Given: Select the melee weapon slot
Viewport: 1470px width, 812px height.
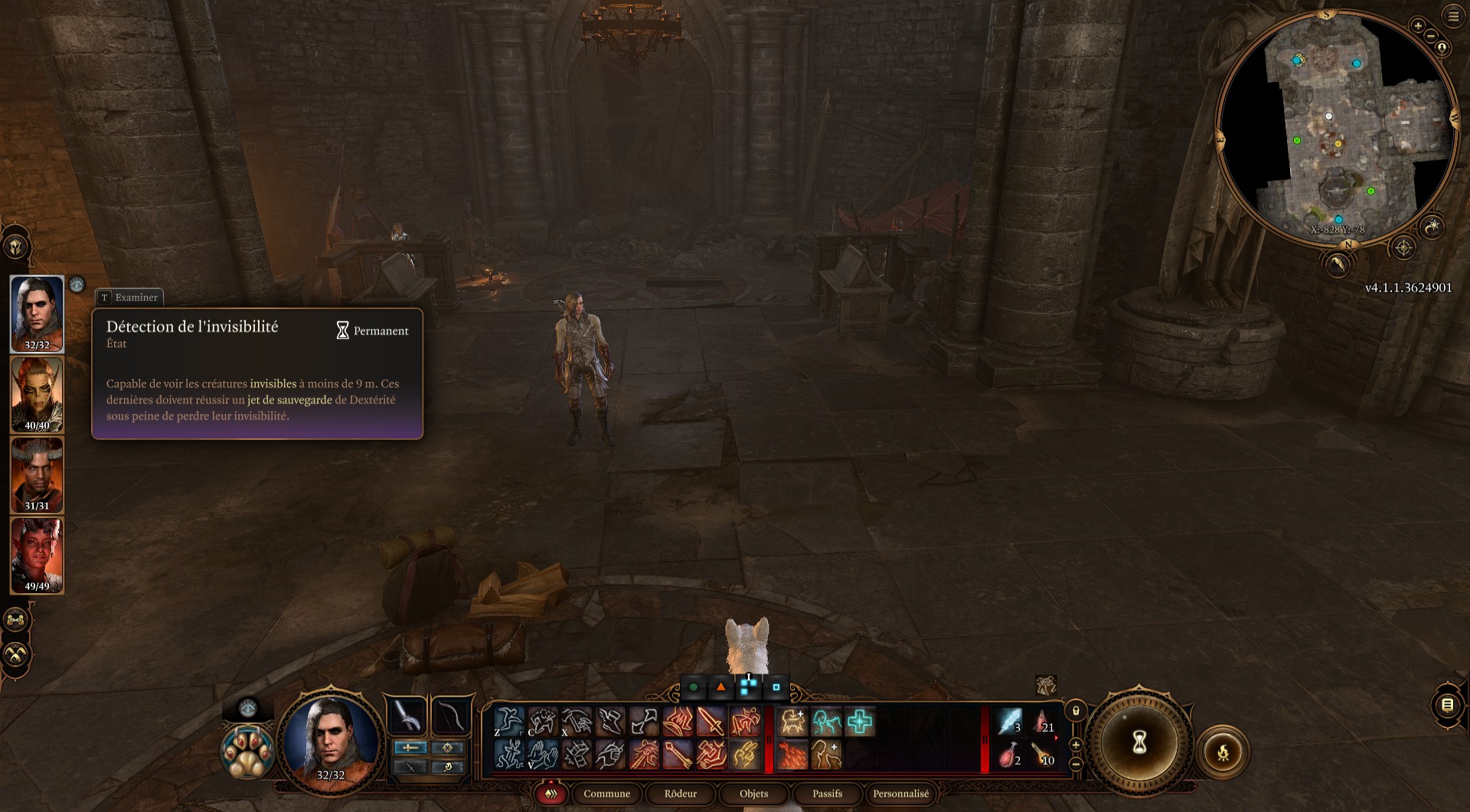Looking at the screenshot, I should 407,716.
